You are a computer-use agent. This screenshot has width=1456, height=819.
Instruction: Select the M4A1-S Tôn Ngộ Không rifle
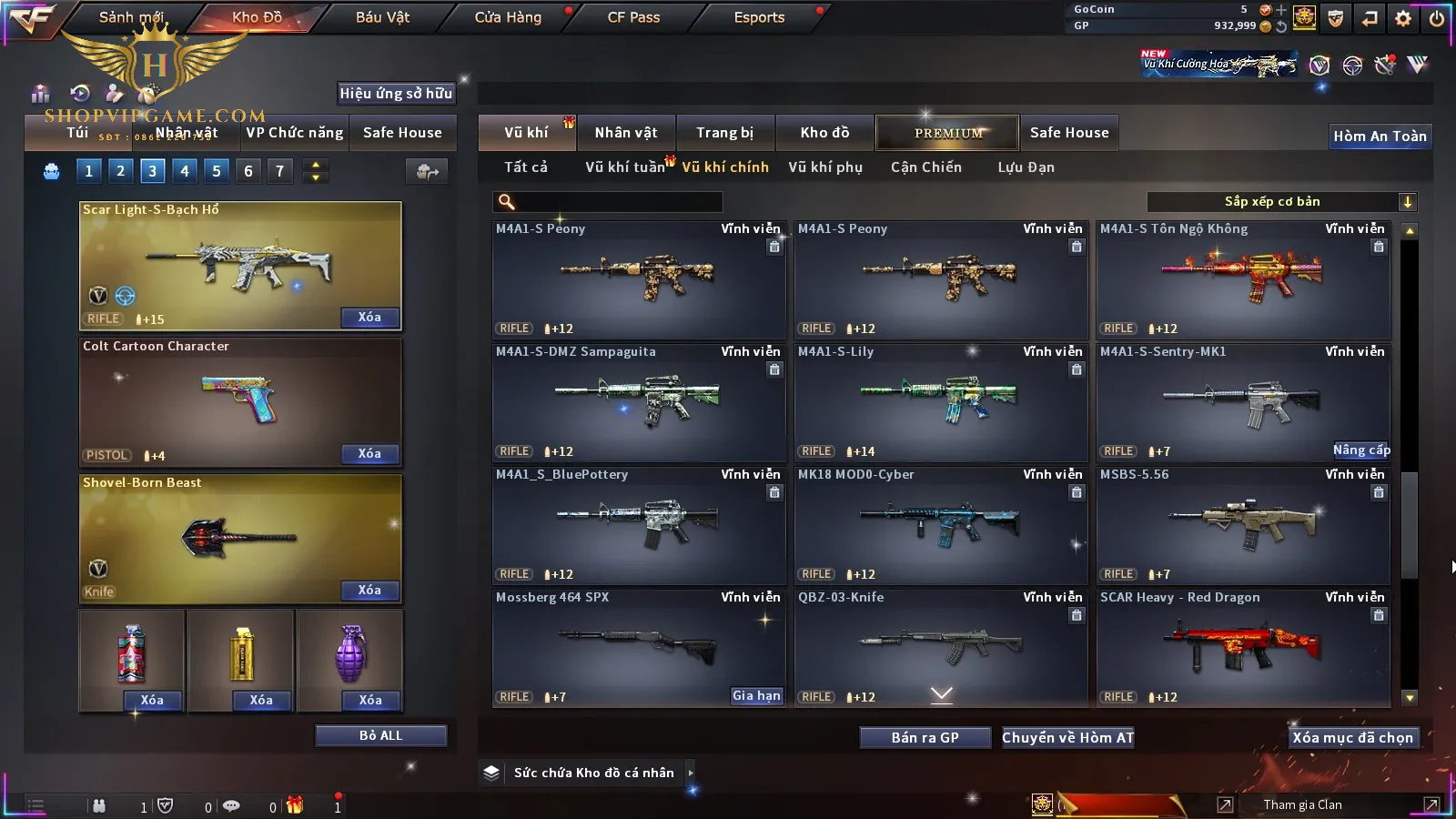tap(1243, 278)
